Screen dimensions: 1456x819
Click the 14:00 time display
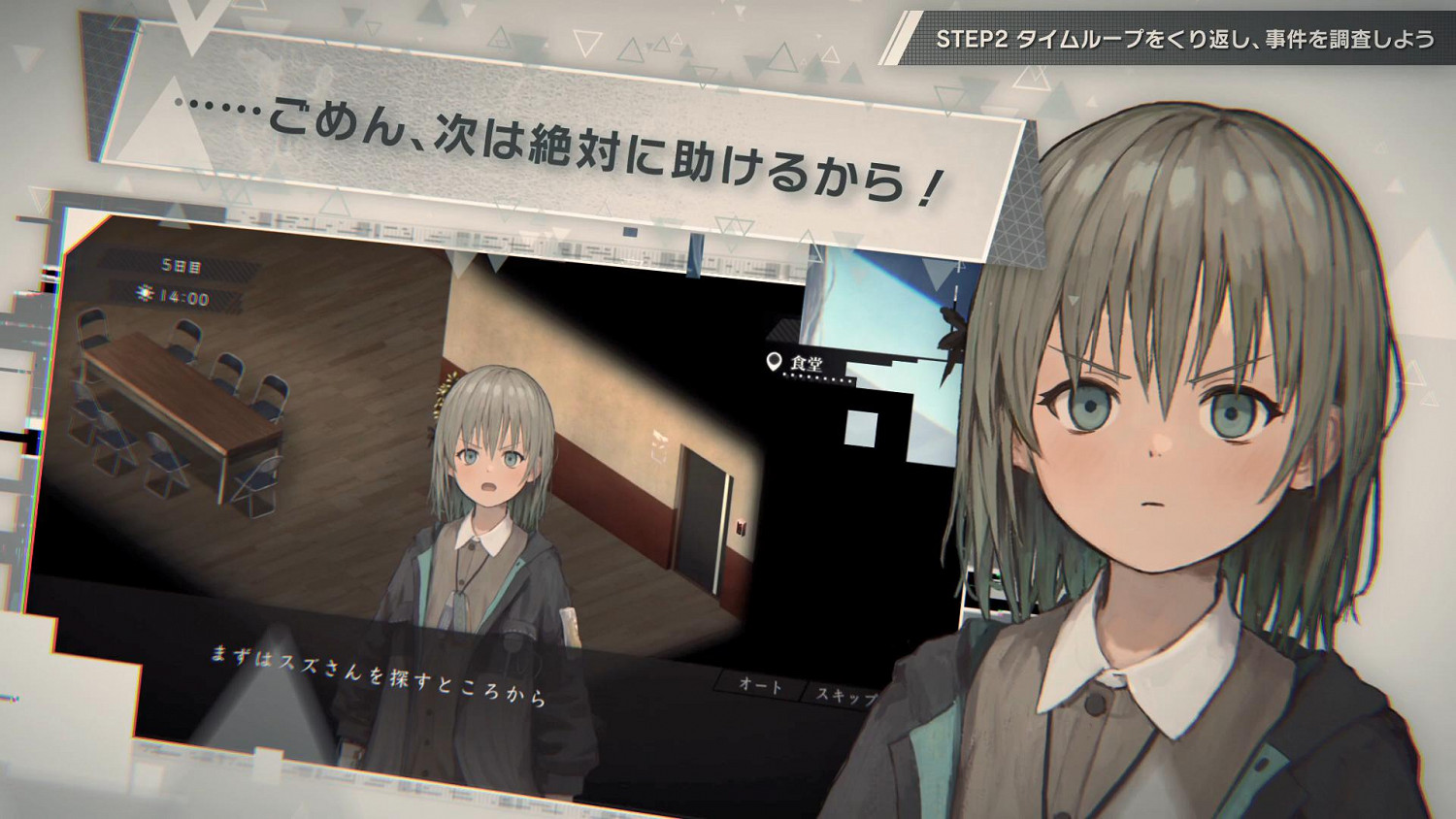[186, 293]
